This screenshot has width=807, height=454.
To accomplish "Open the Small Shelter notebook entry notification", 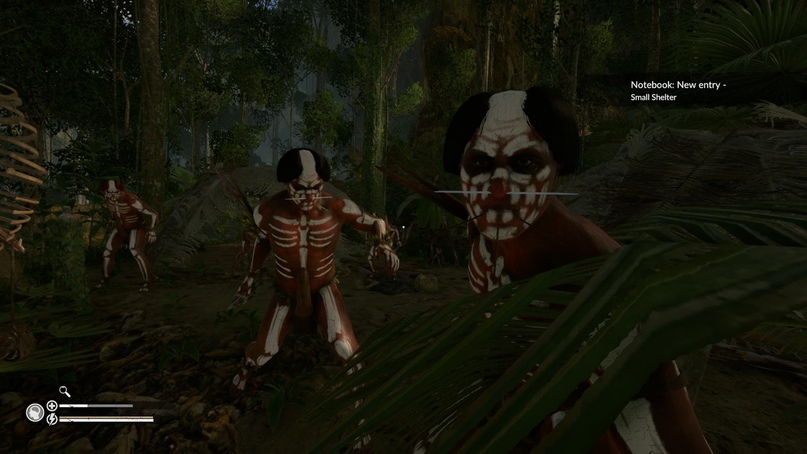I will 677,91.
